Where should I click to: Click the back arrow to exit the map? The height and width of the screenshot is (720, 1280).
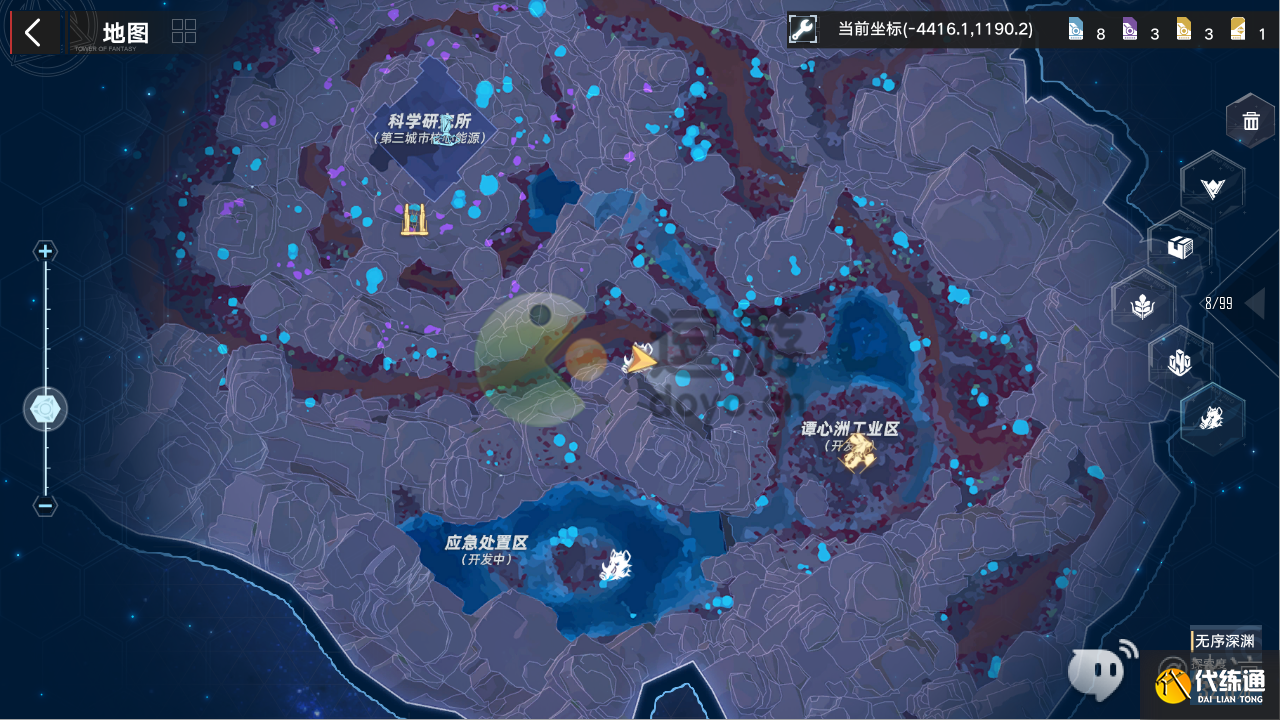click(x=34, y=31)
